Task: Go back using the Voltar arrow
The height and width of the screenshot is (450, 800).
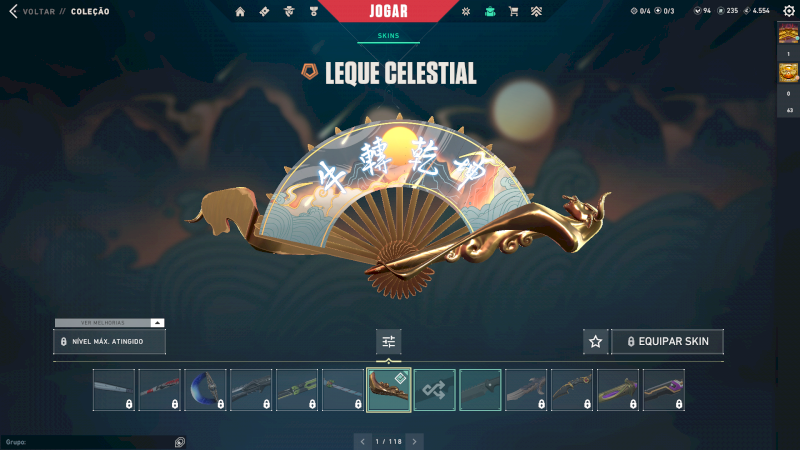Action: [x=13, y=11]
